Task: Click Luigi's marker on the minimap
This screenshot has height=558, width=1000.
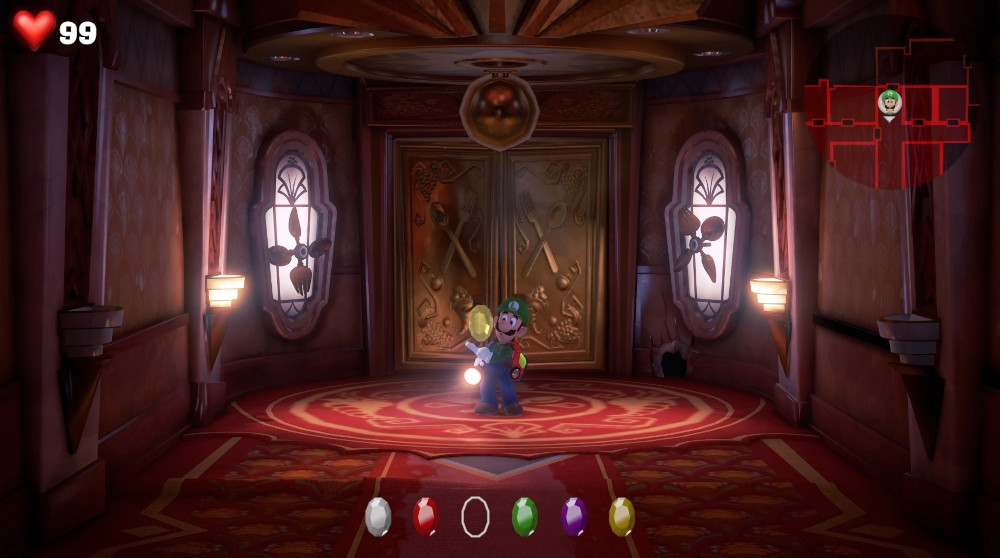Action: (x=889, y=101)
